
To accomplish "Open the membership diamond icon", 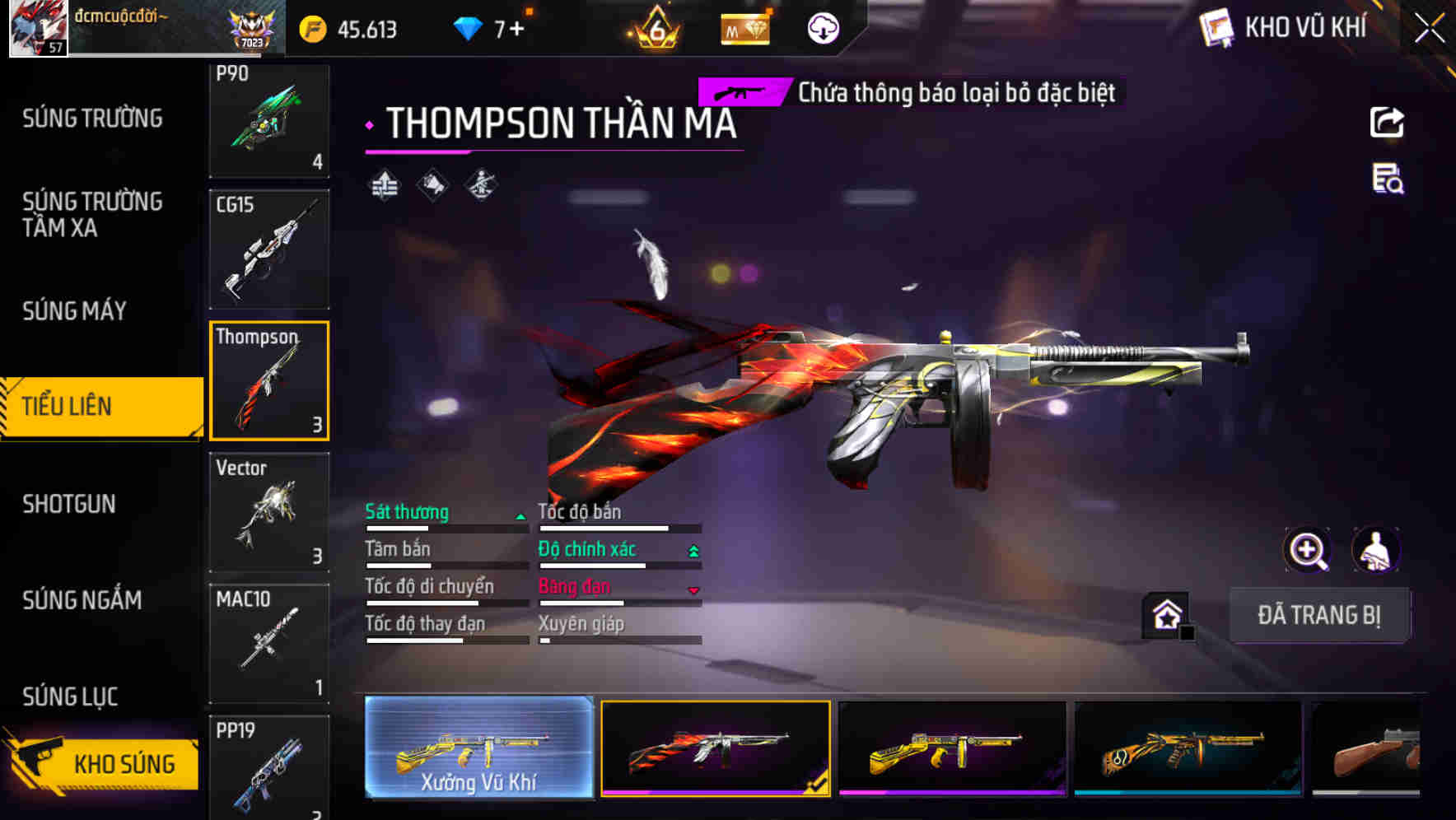I will [x=745, y=28].
